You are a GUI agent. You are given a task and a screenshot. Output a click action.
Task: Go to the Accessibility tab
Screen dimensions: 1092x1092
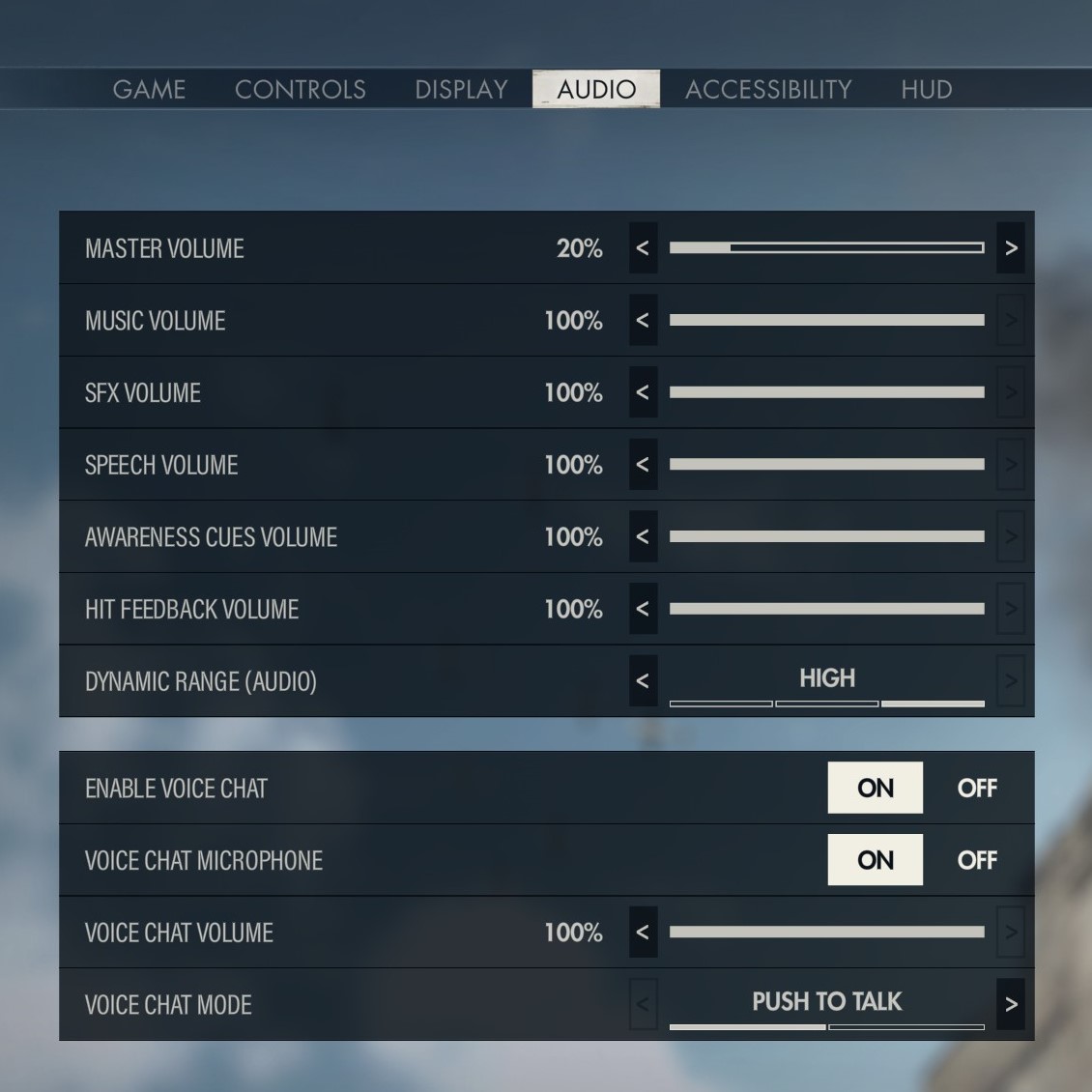768,90
